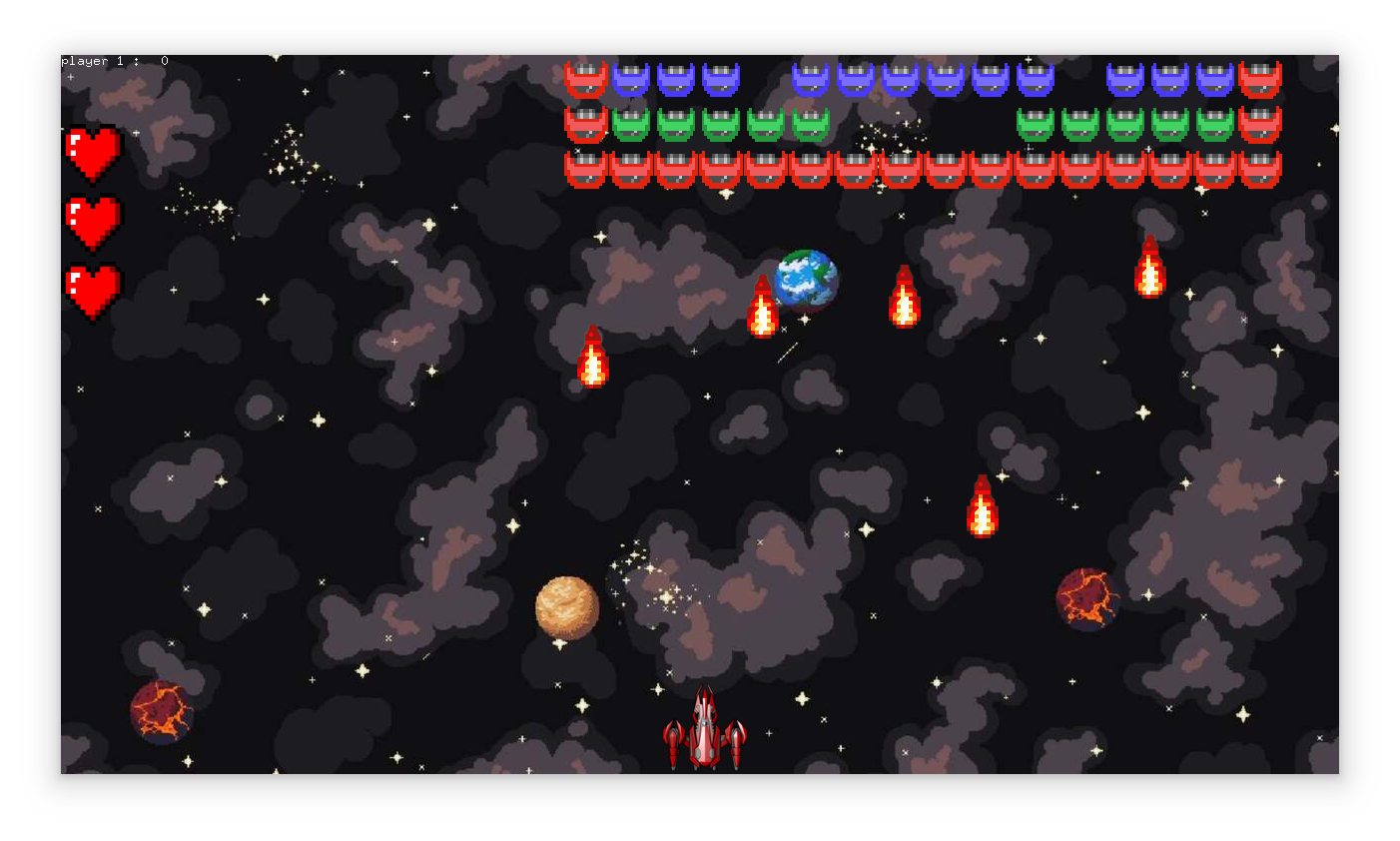1400x841 pixels.
Task: Click the fireball below the enemy grid center
Action: tap(904, 300)
